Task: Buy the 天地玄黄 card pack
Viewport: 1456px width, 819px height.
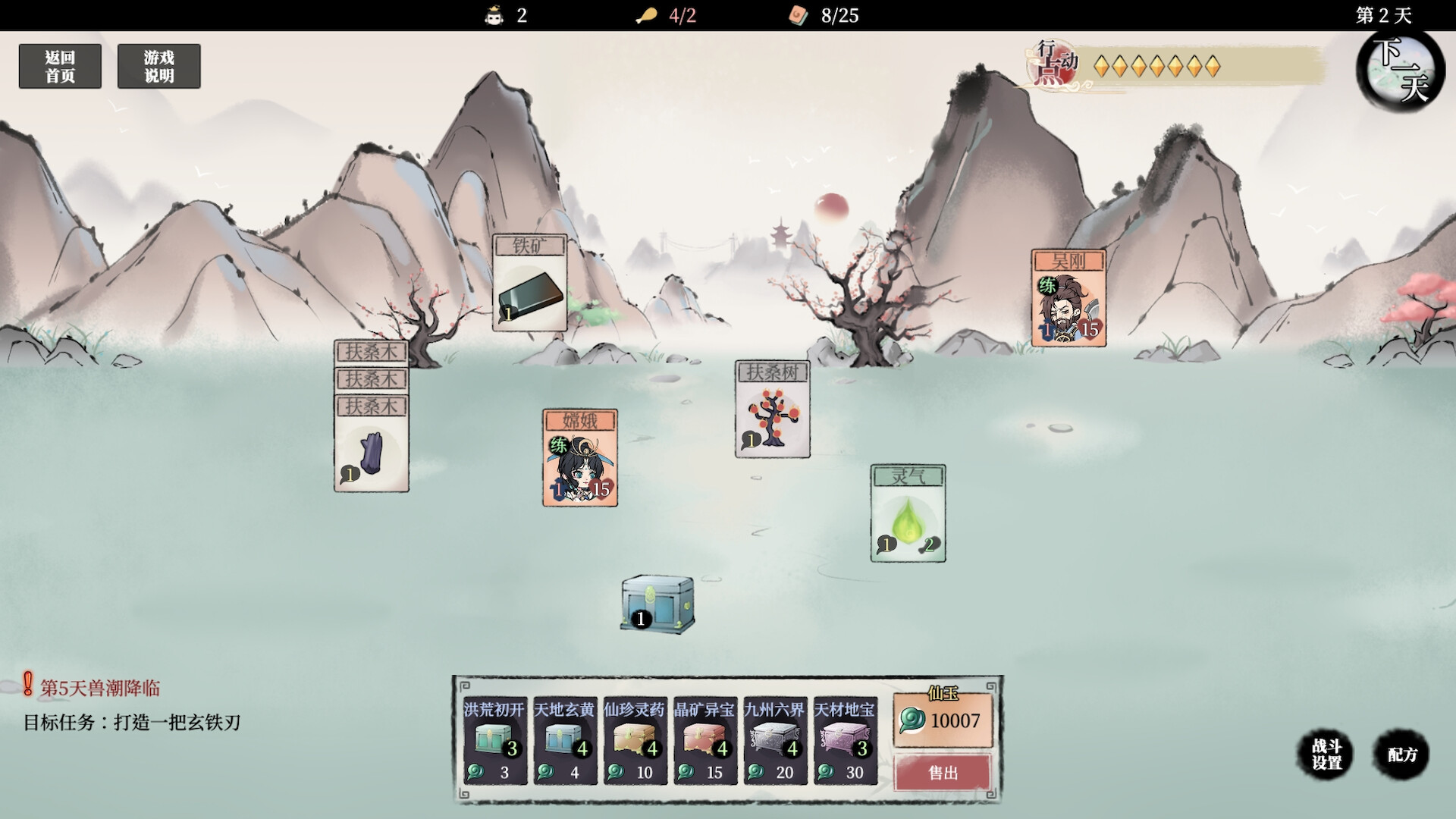Action: pos(565,740)
